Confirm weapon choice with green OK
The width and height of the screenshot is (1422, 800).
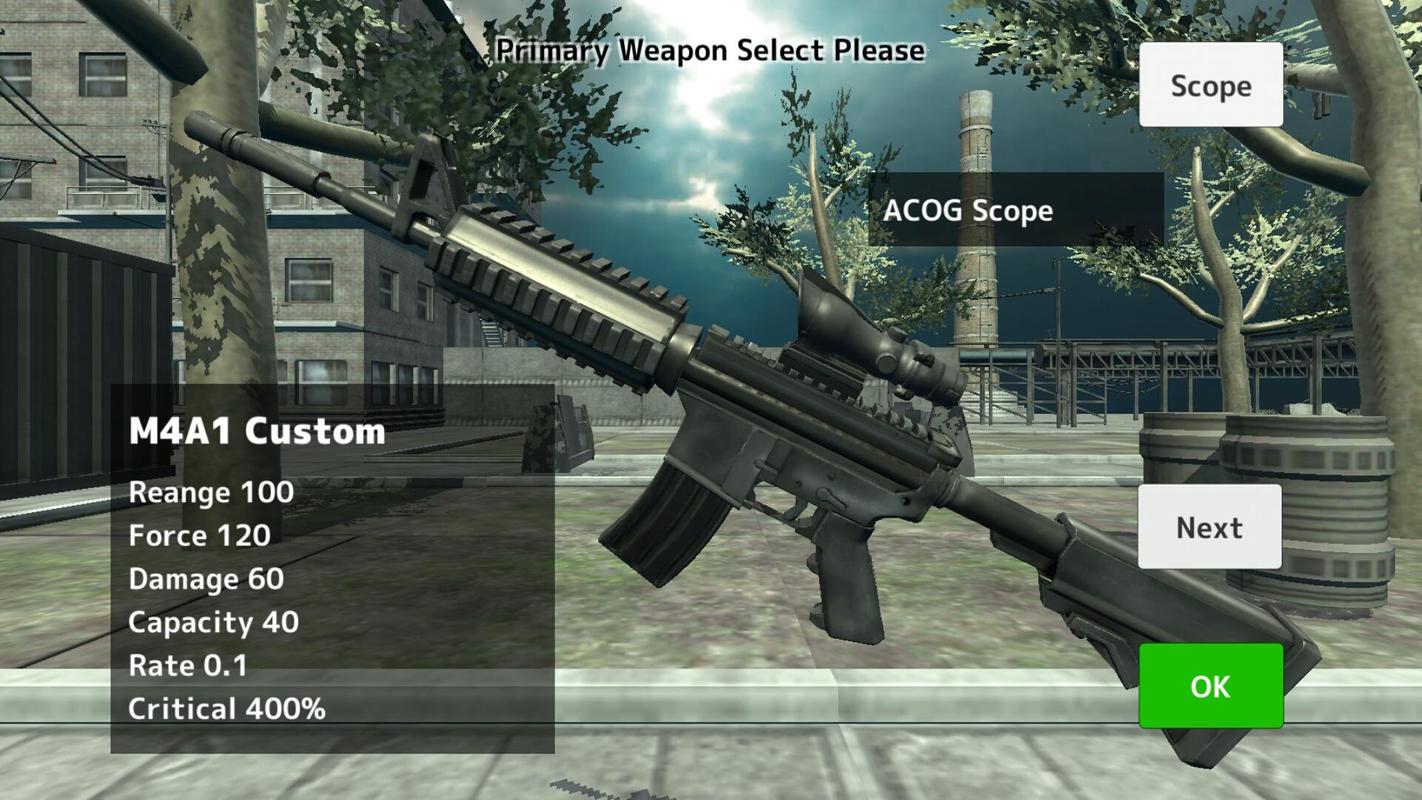[x=1210, y=686]
